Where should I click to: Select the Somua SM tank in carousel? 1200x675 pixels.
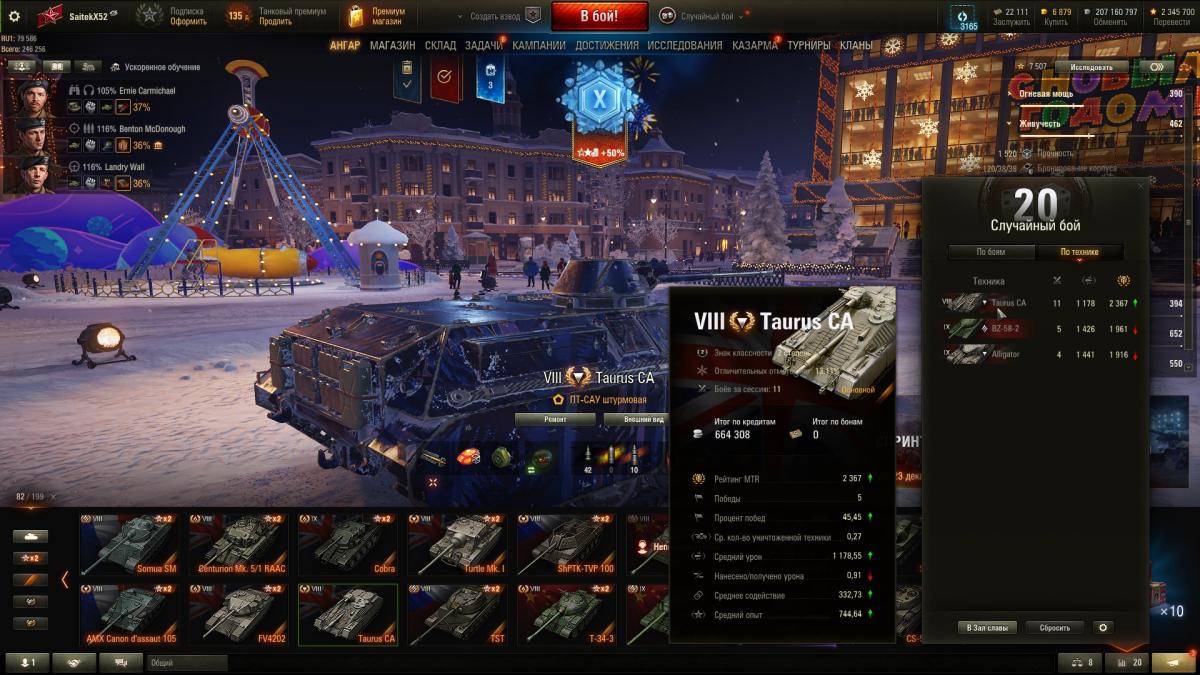(x=129, y=546)
